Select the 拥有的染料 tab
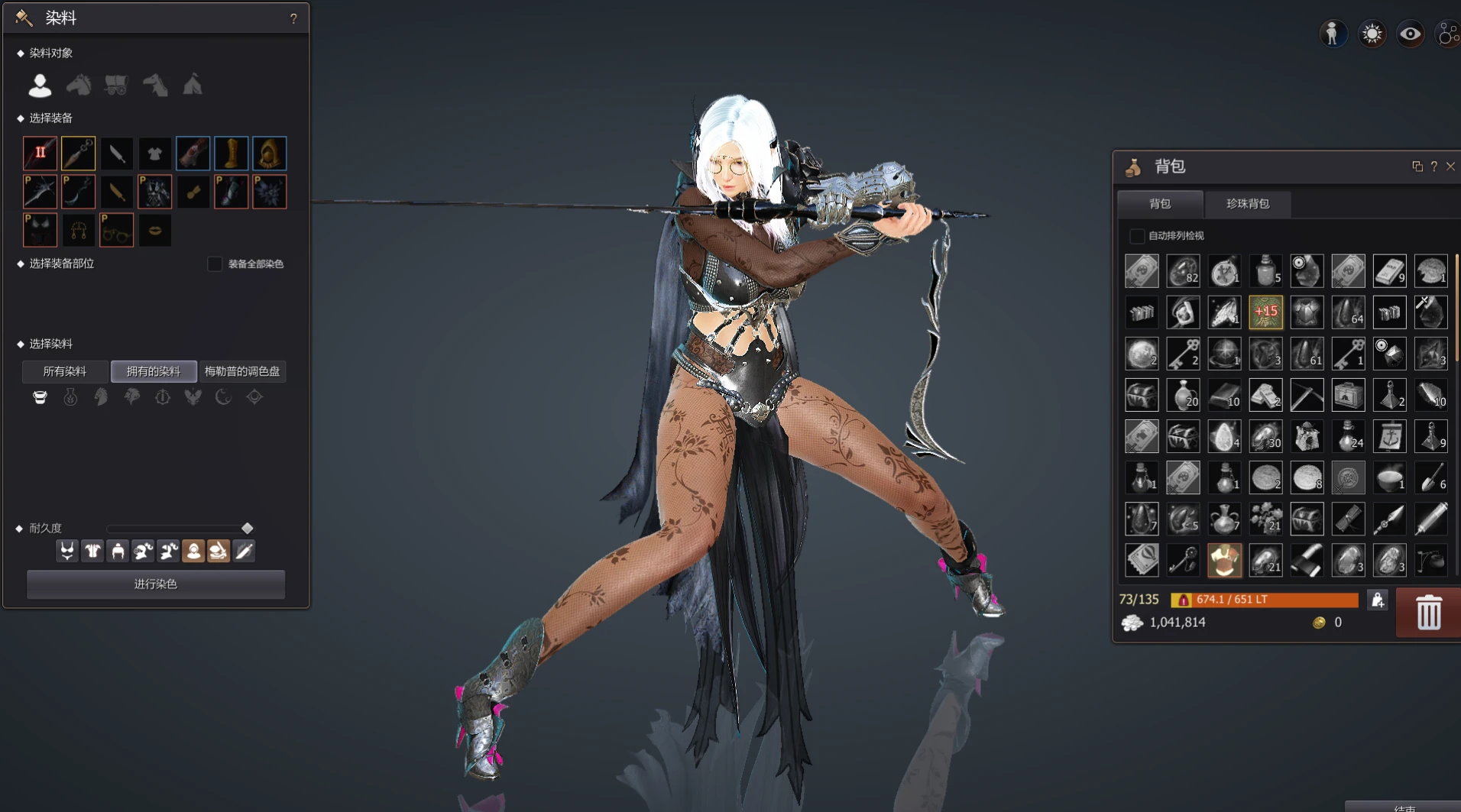Viewport: 1461px width, 812px height. pos(154,371)
